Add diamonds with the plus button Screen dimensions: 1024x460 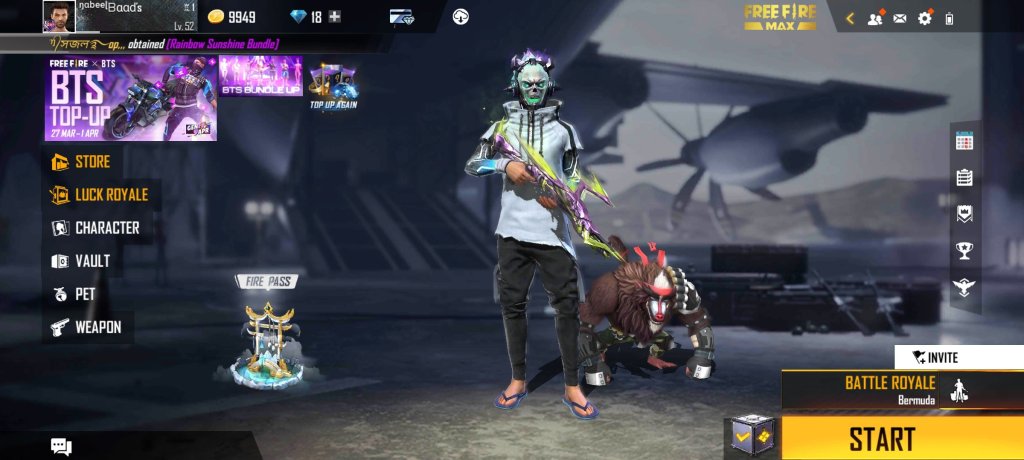335,17
